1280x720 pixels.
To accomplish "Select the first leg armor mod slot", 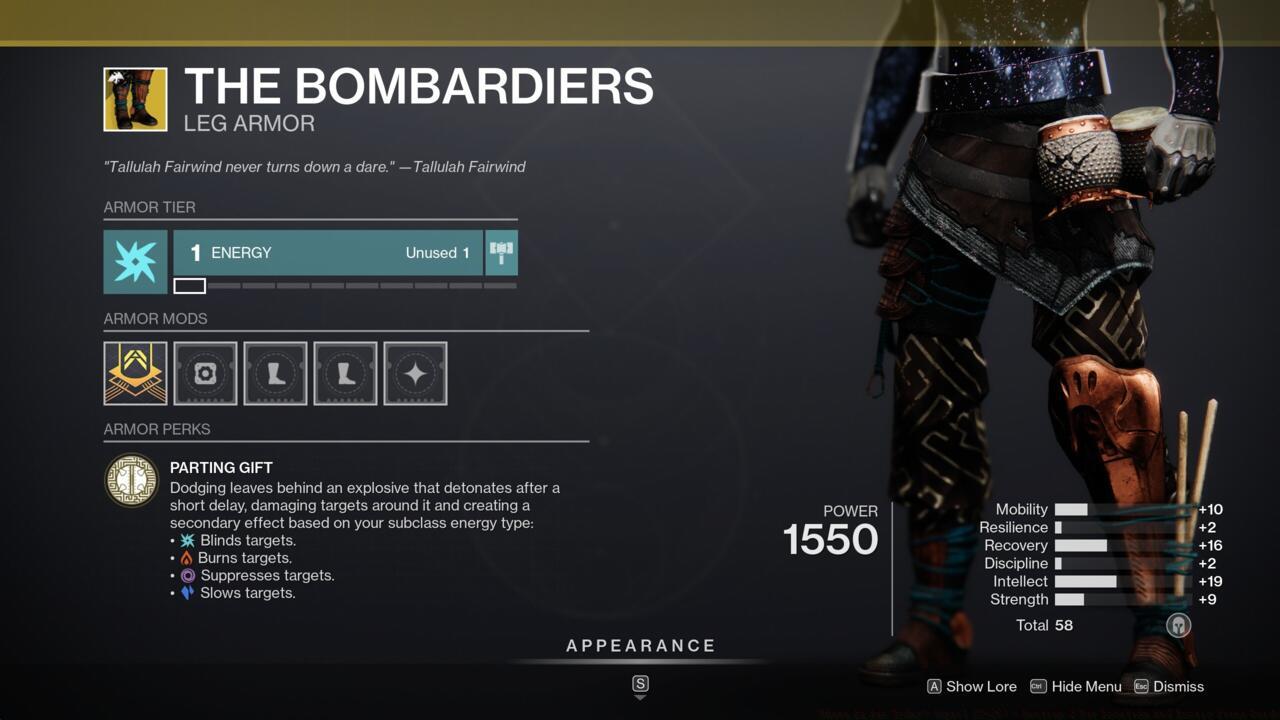I will pos(275,373).
